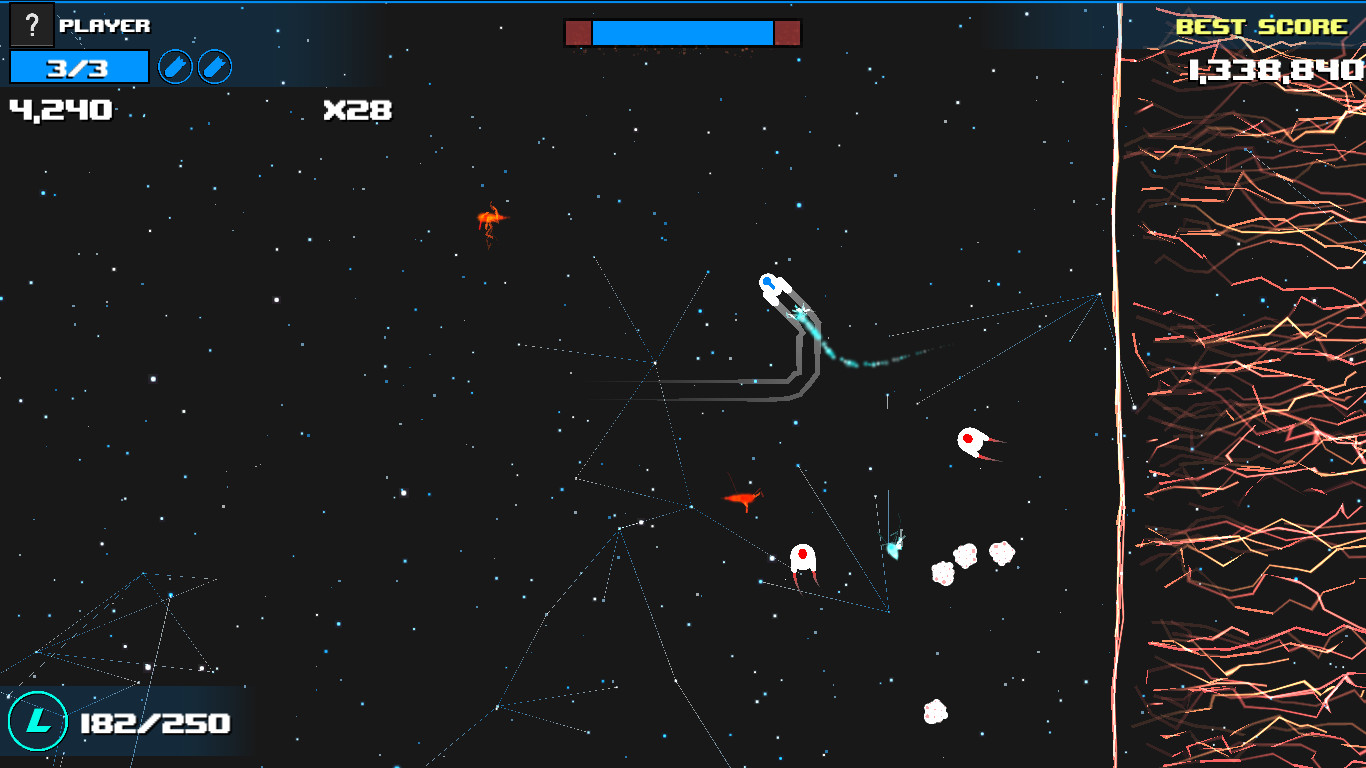This screenshot has width=1366, height=768.
Task: Click the question mark player avatar icon
Action: 31,25
